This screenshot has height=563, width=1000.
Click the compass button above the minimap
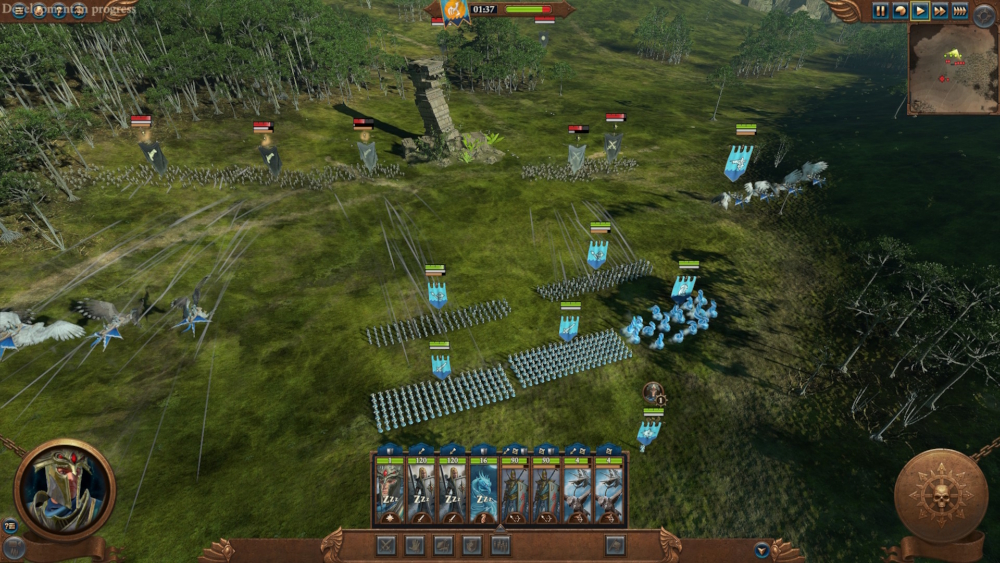[984, 13]
